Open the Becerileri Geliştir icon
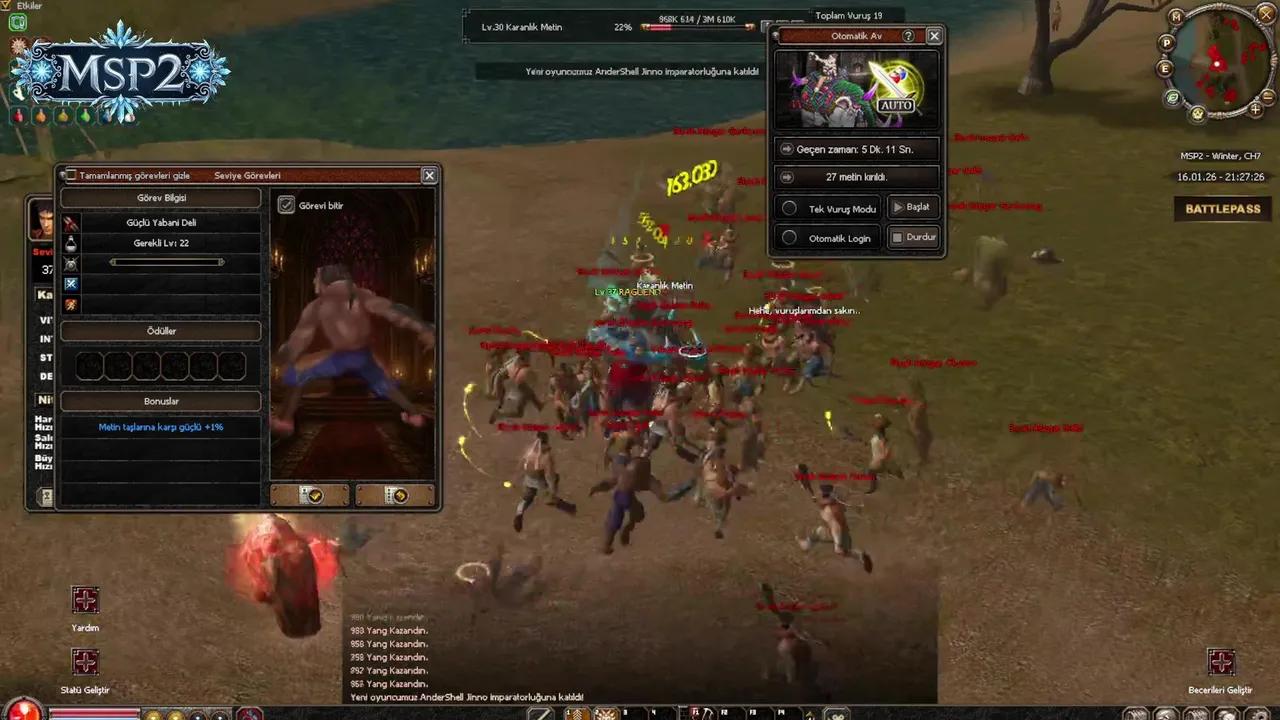 pyautogui.click(x=1221, y=662)
